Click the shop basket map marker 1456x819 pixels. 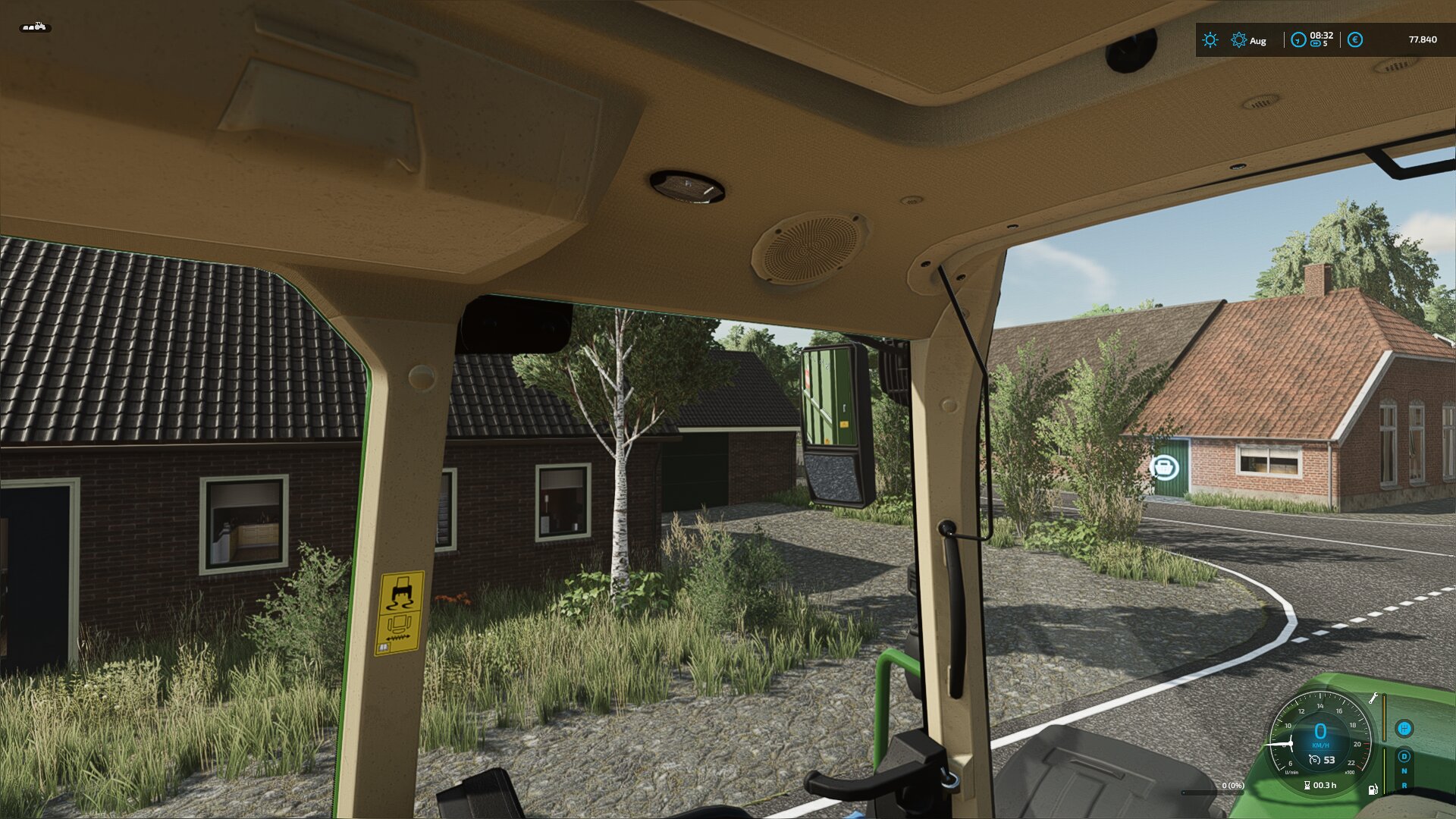pos(1164,467)
